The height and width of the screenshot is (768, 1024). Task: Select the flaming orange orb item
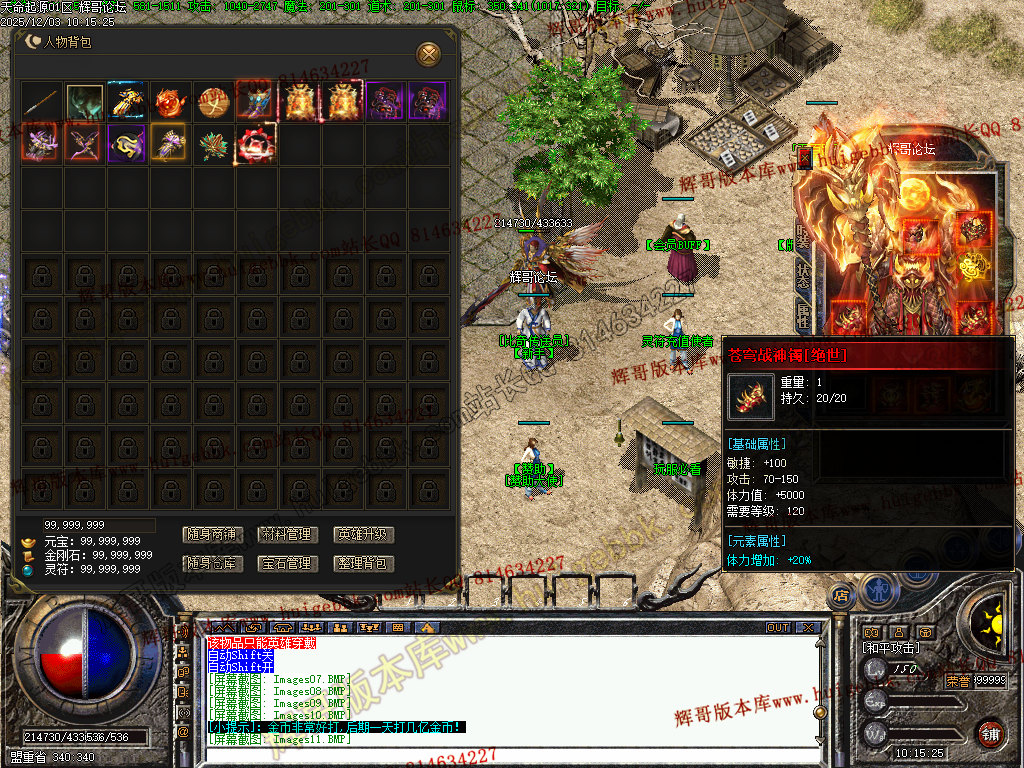(x=170, y=102)
